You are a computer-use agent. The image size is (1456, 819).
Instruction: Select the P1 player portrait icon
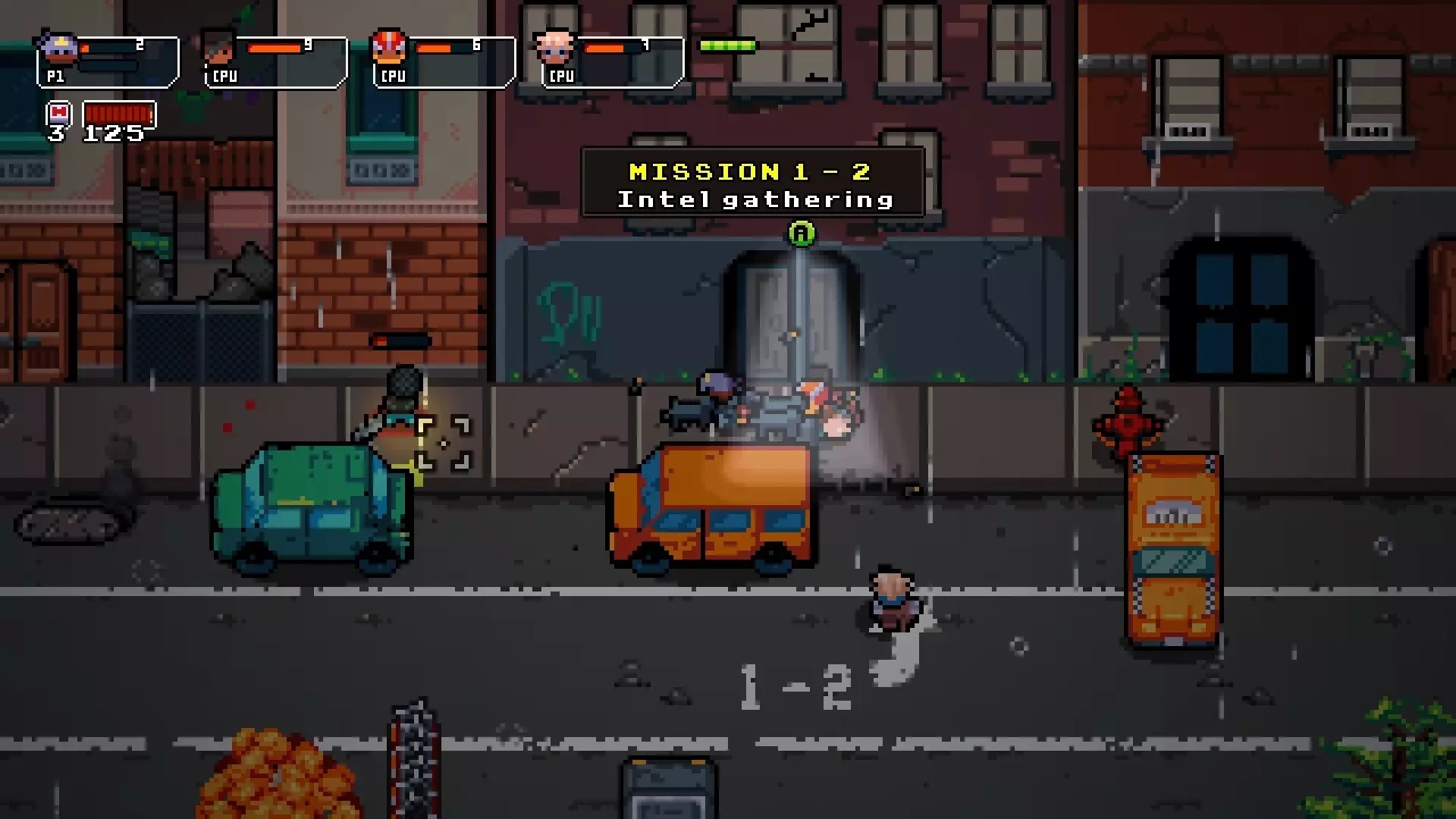click(57, 47)
